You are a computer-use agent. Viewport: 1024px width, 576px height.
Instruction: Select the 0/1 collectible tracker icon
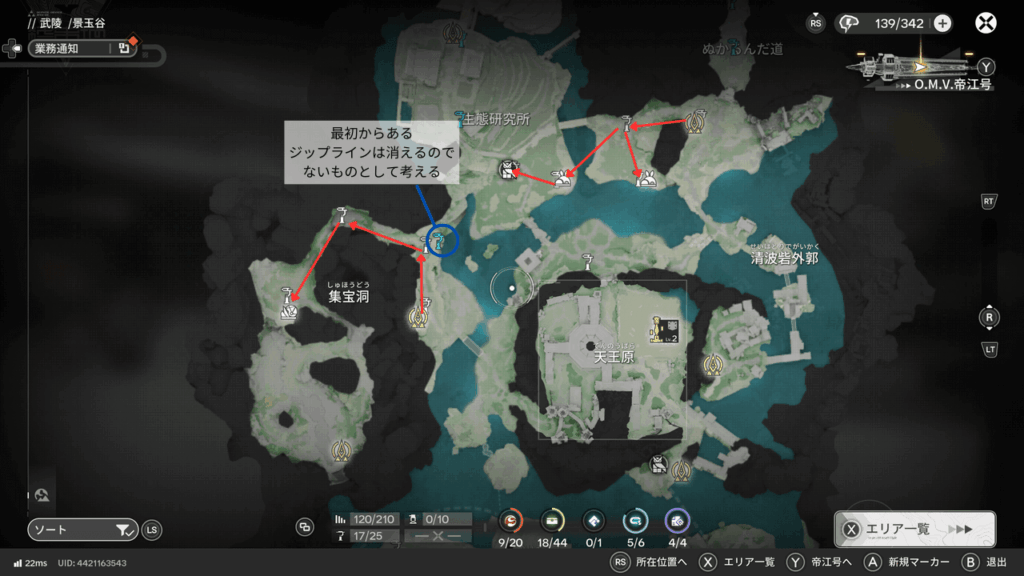click(x=593, y=520)
